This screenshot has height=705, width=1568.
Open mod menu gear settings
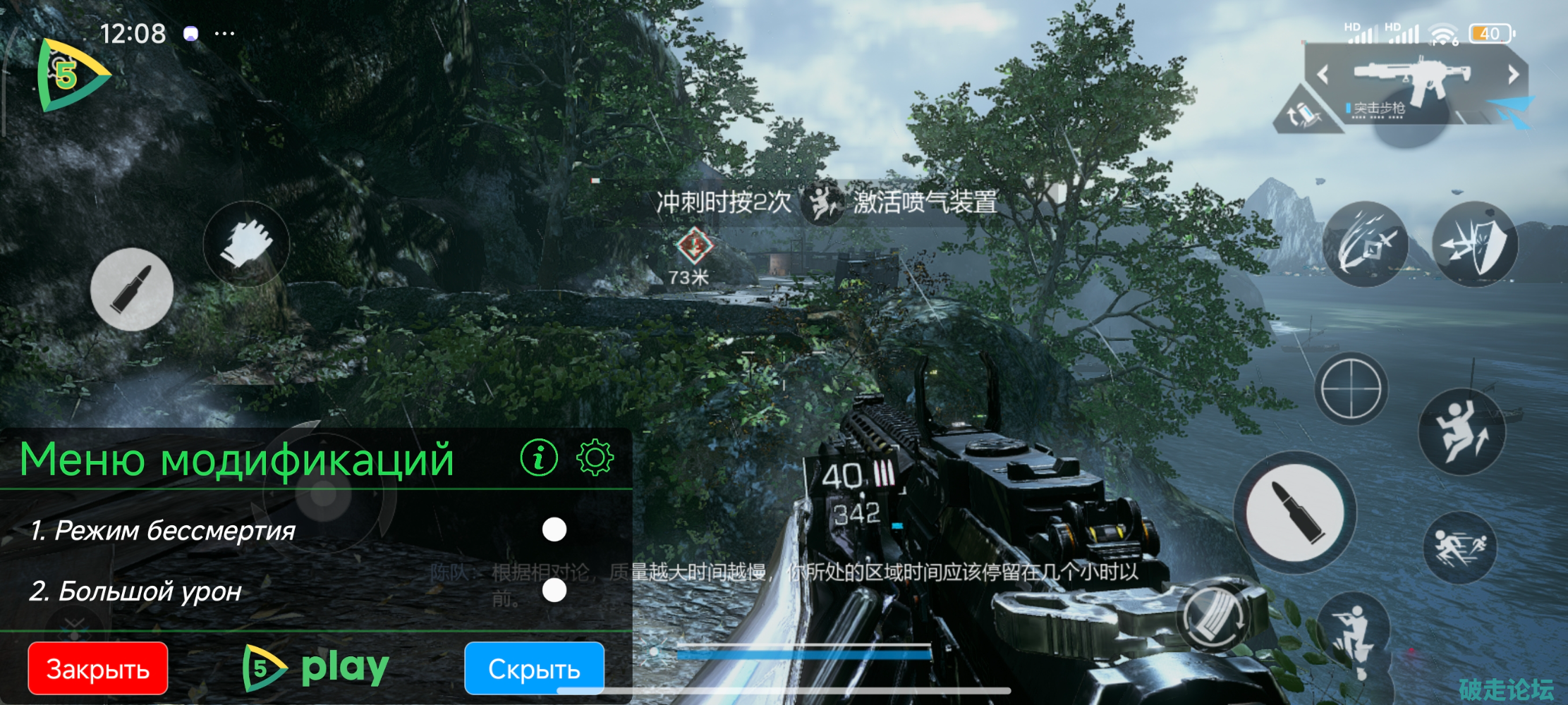[x=595, y=458]
